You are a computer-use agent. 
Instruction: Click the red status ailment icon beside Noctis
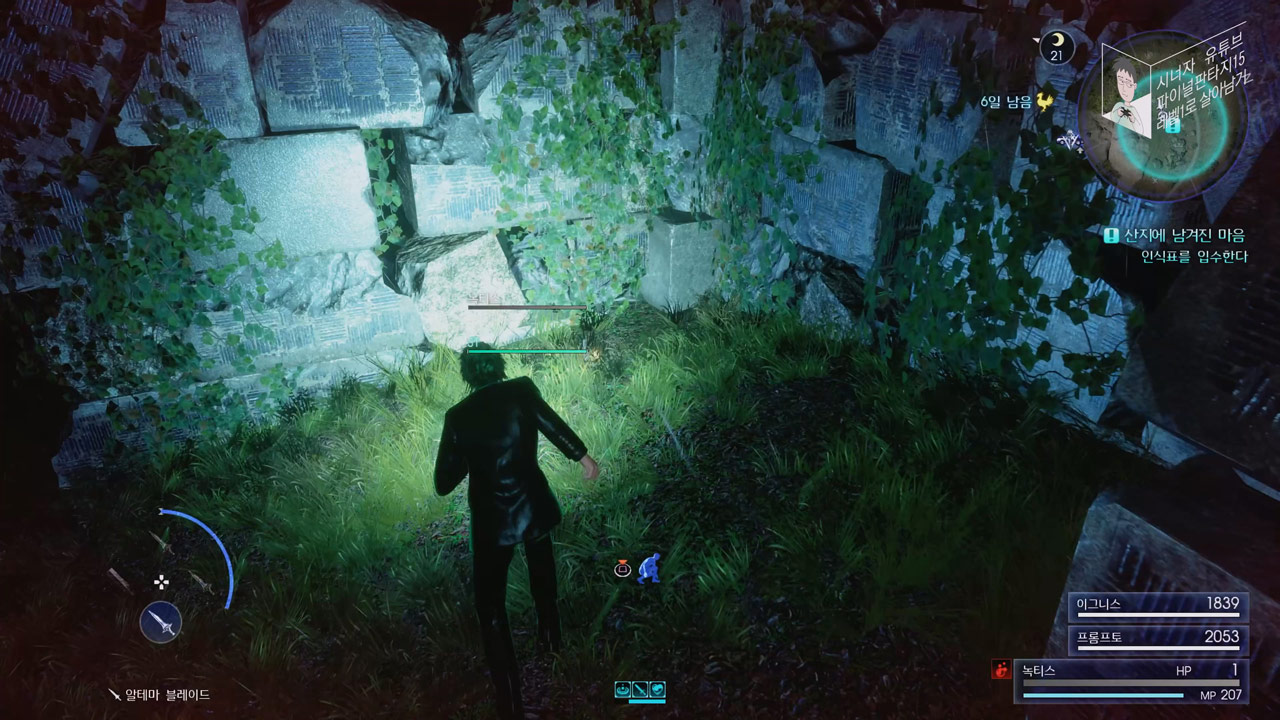coord(1000,671)
